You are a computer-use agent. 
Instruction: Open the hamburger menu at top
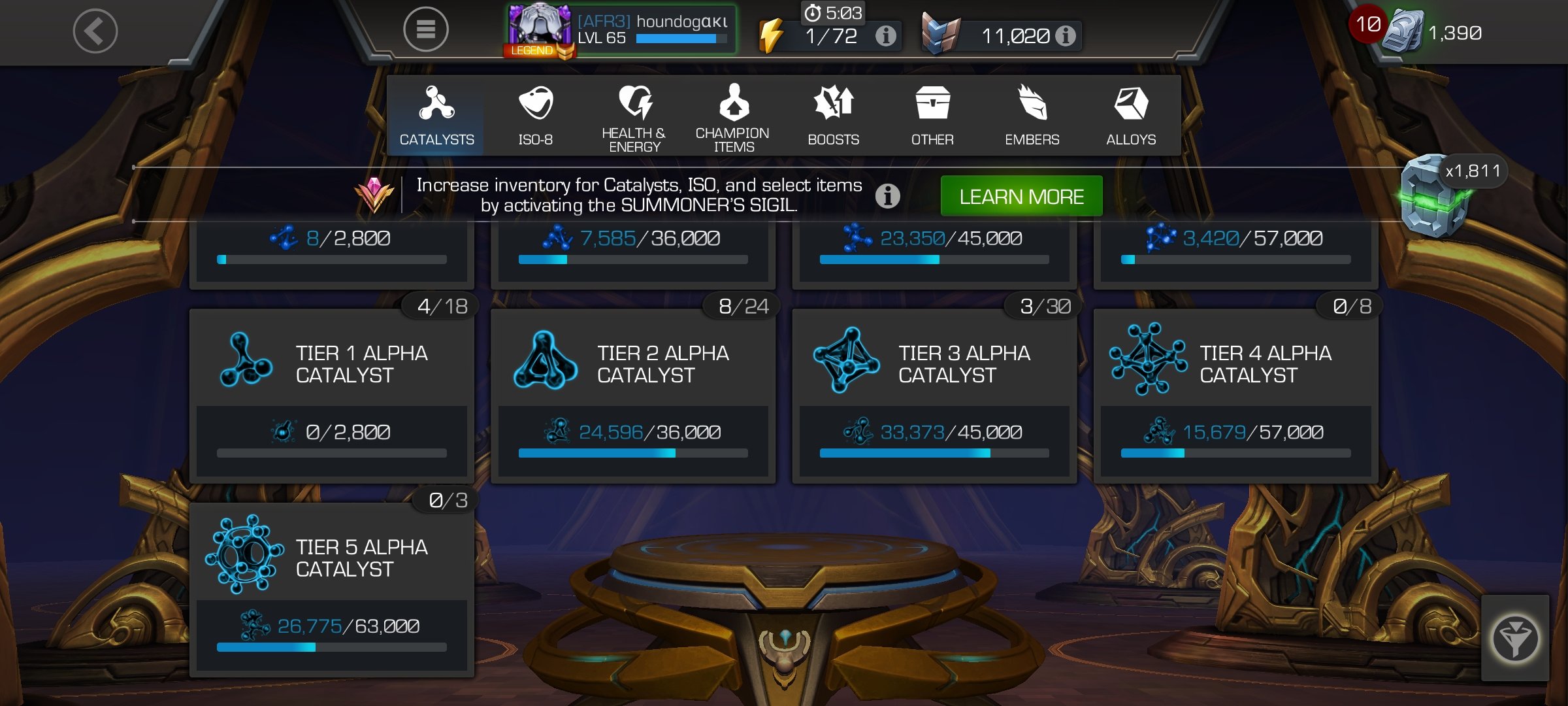click(426, 30)
